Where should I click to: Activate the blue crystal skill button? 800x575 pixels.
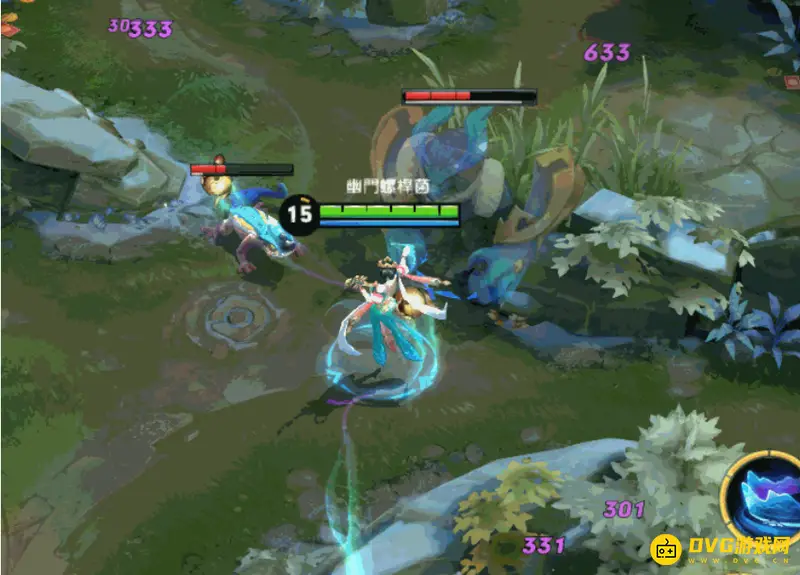[x=767, y=498]
